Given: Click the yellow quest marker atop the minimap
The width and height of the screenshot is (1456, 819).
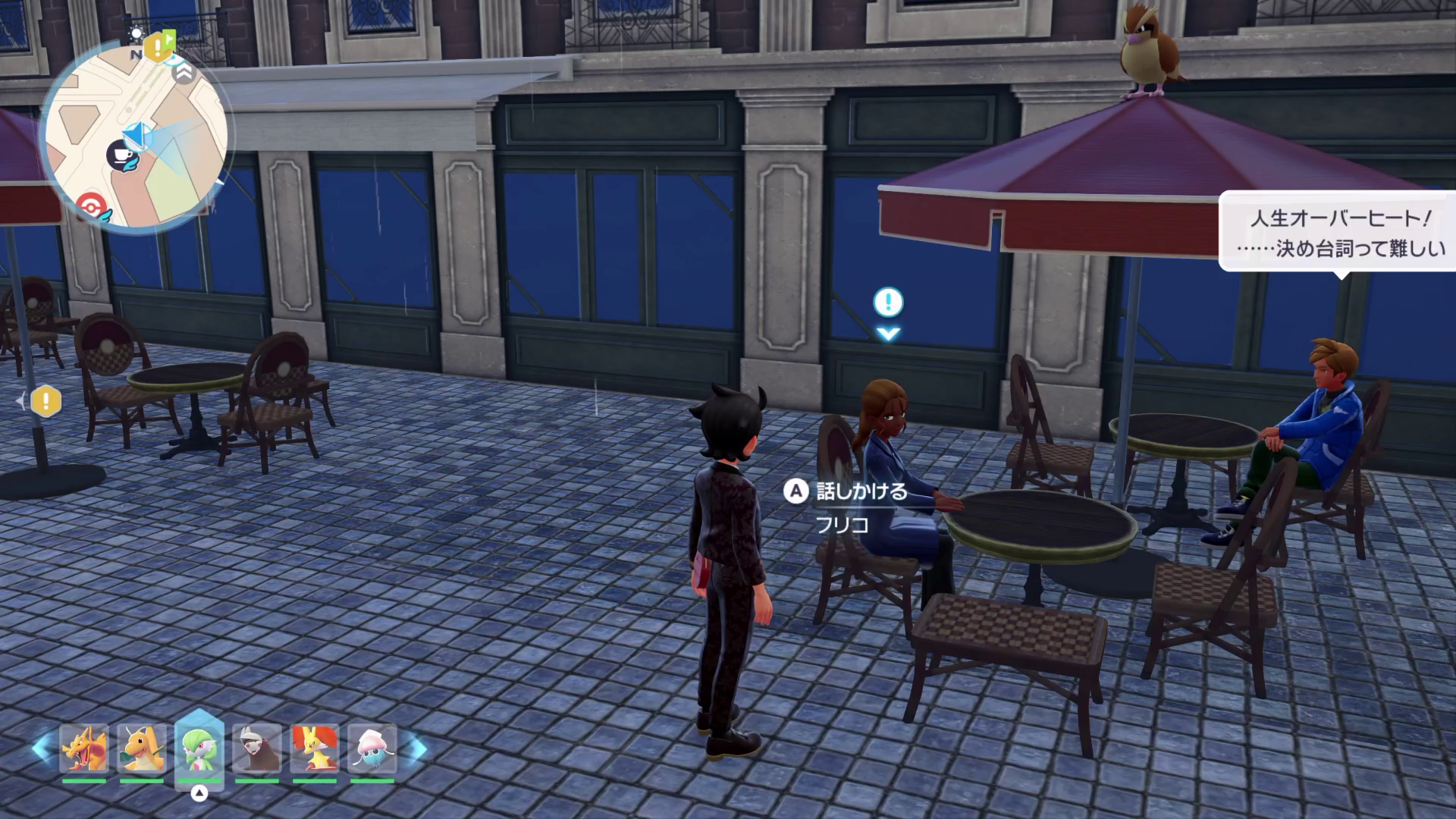Looking at the screenshot, I should (x=158, y=47).
